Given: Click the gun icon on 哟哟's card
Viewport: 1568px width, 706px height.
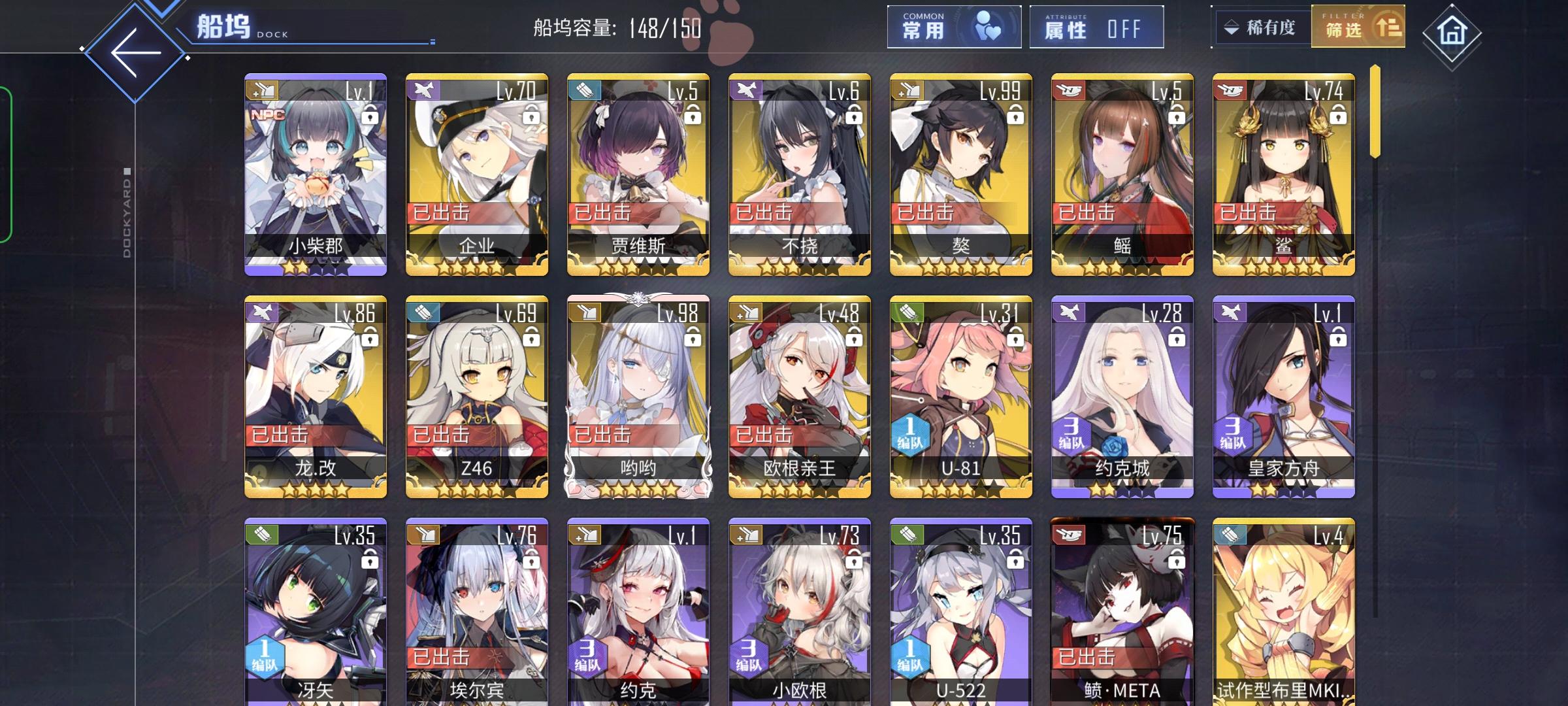Looking at the screenshot, I should (x=586, y=313).
